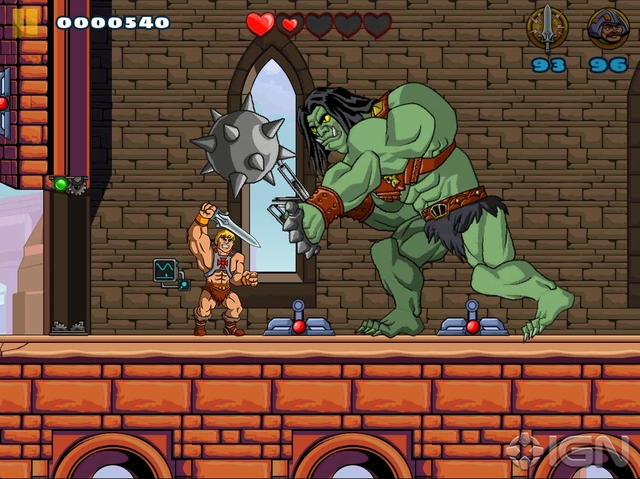Pause the game with the yellow pause button

click(x=25, y=21)
